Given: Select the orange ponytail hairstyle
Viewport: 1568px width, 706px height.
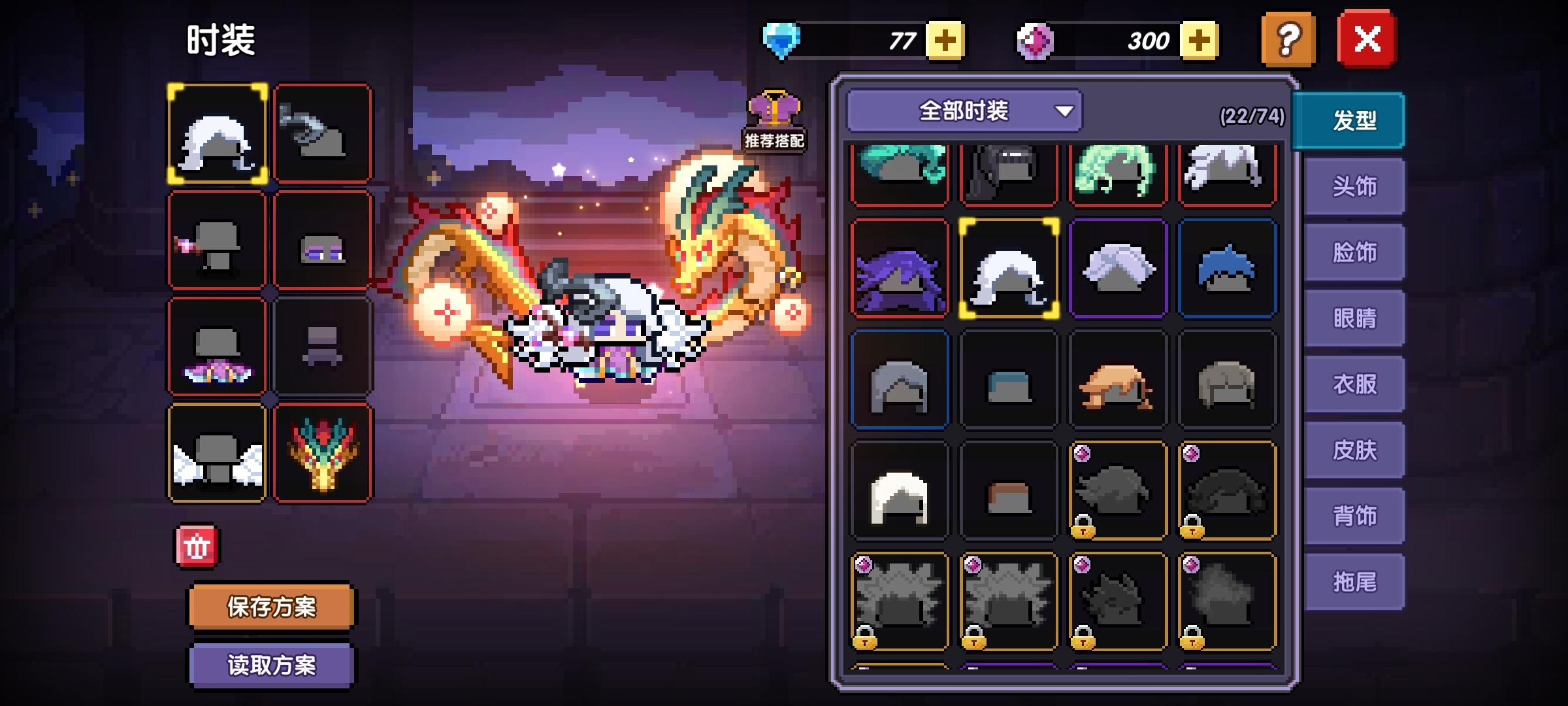Looking at the screenshot, I should [x=1117, y=378].
